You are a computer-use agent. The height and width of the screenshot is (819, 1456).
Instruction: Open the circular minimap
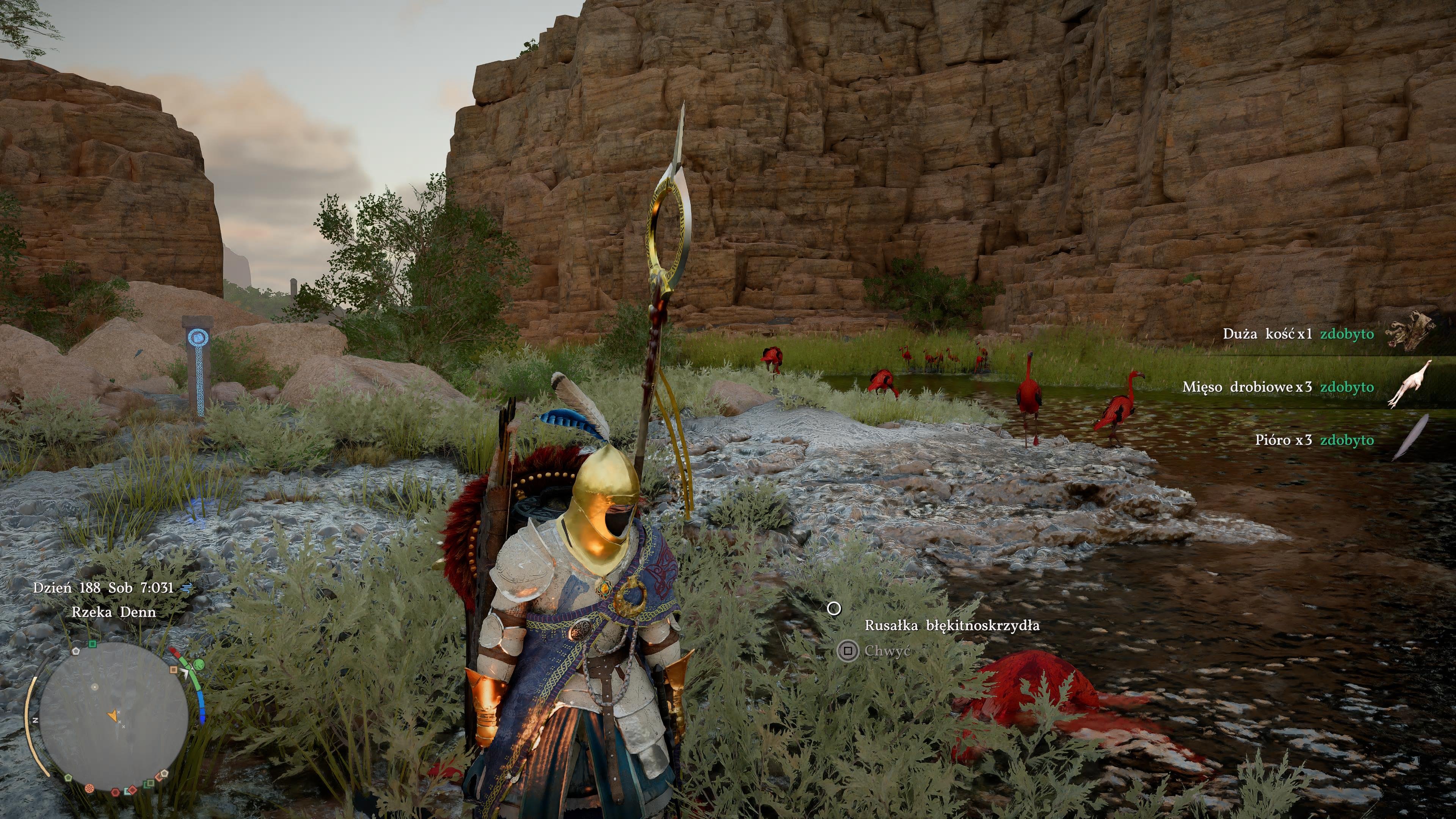pyautogui.click(x=114, y=715)
